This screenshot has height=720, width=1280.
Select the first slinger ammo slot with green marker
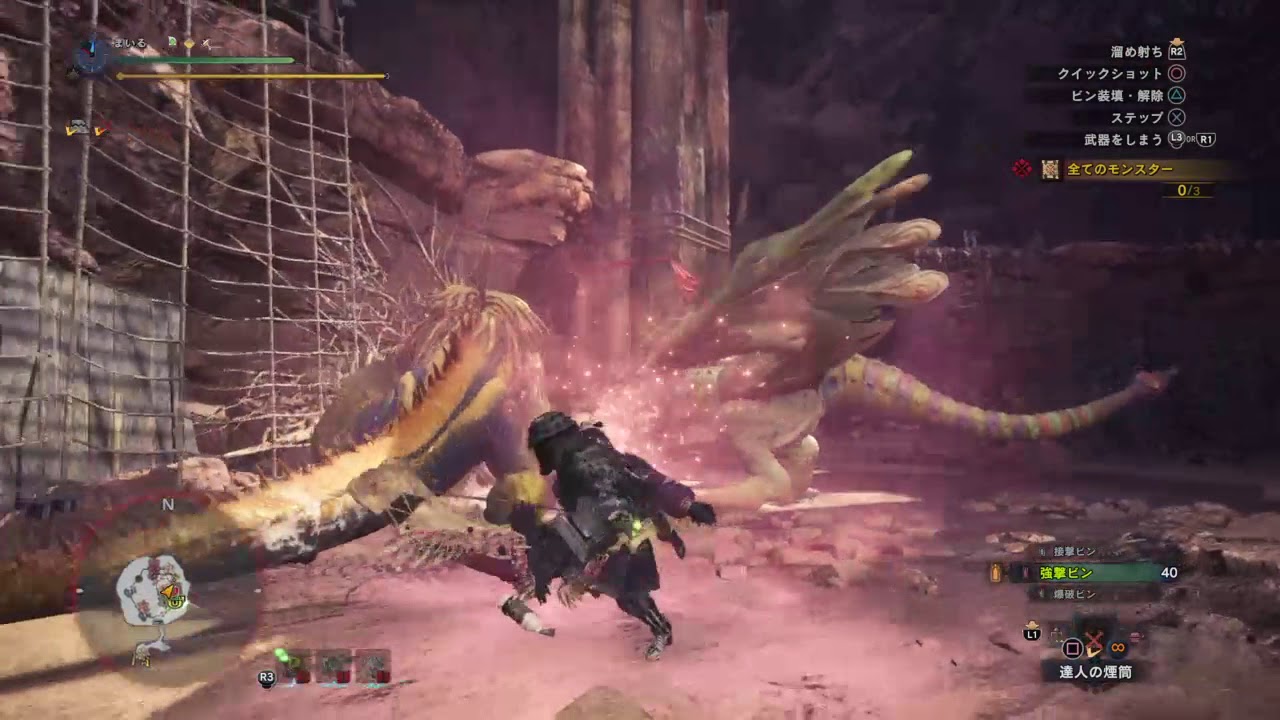pyautogui.click(x=297, y=665)
